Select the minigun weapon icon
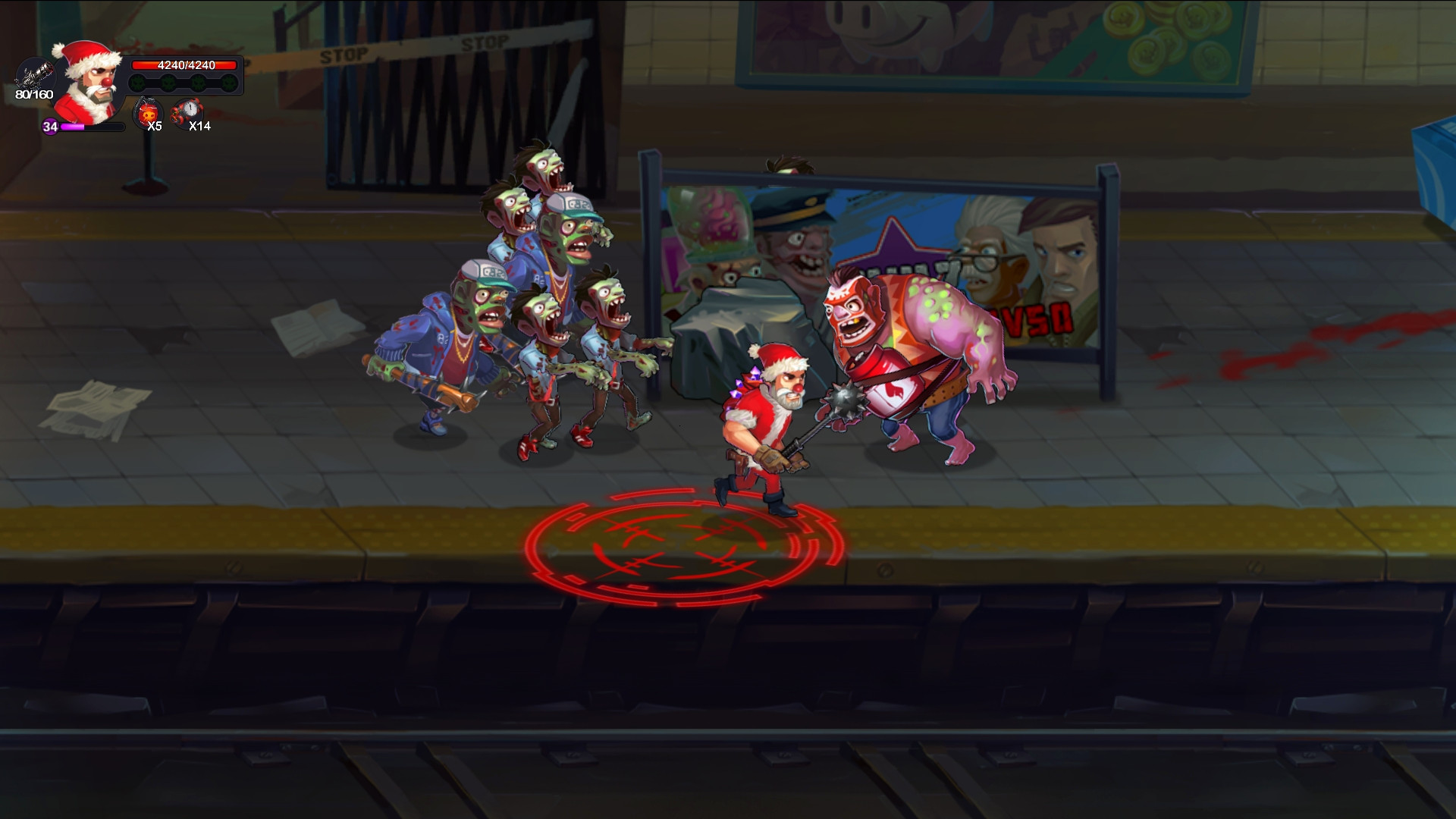Viewport: 1456px width, 819px height. click(x=35, y=76)
